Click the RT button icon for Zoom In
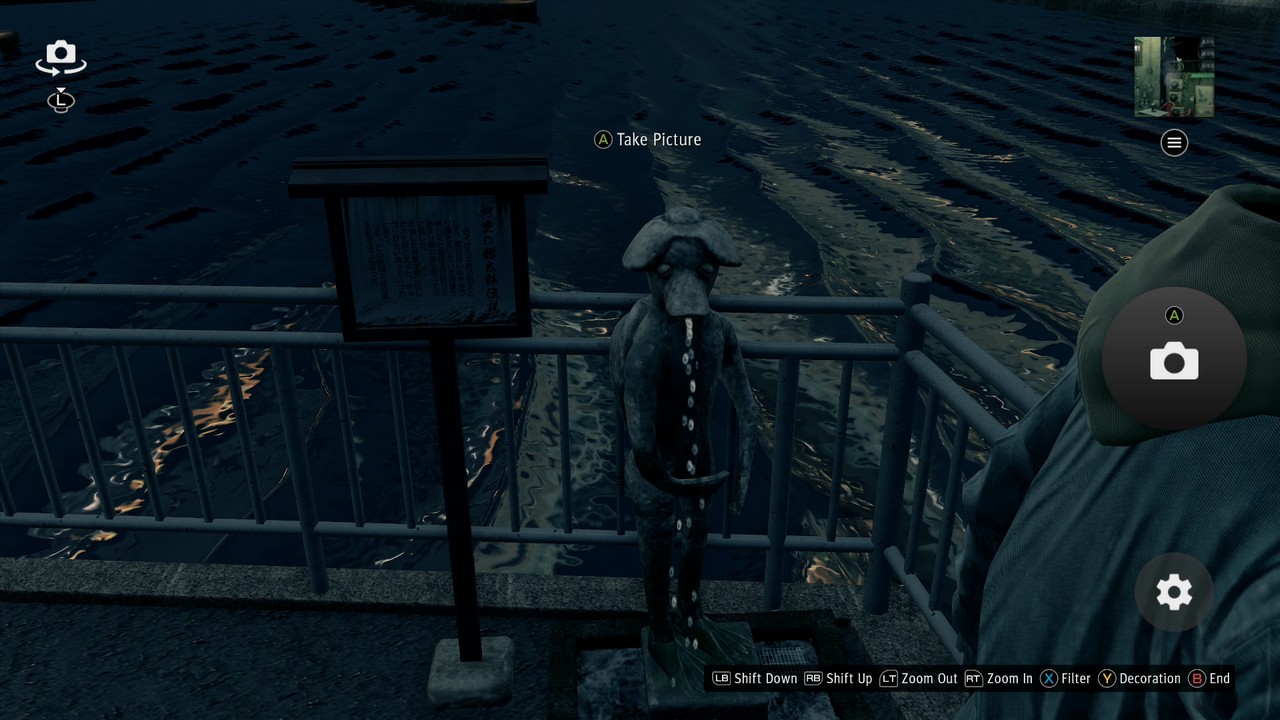The height and width of the screenshot is (720, 1280). (973, 678)
